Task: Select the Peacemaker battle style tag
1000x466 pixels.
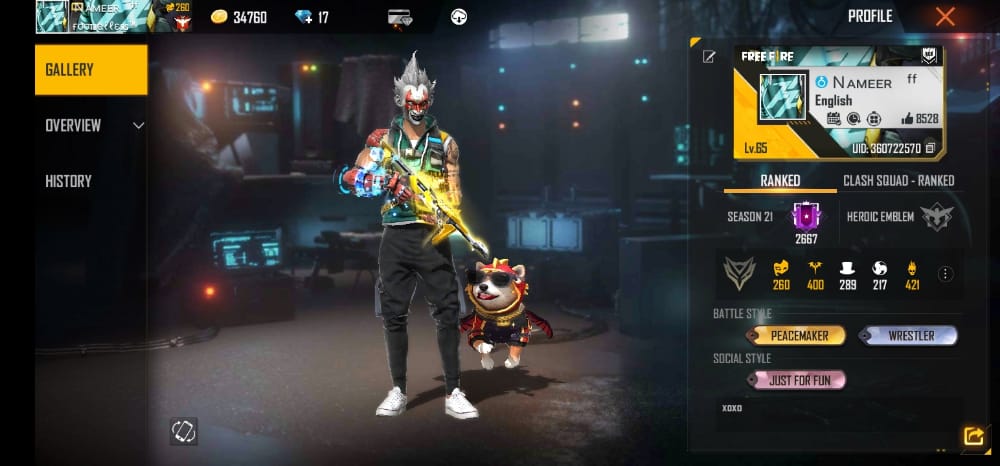Action: [x=796, y=336]
